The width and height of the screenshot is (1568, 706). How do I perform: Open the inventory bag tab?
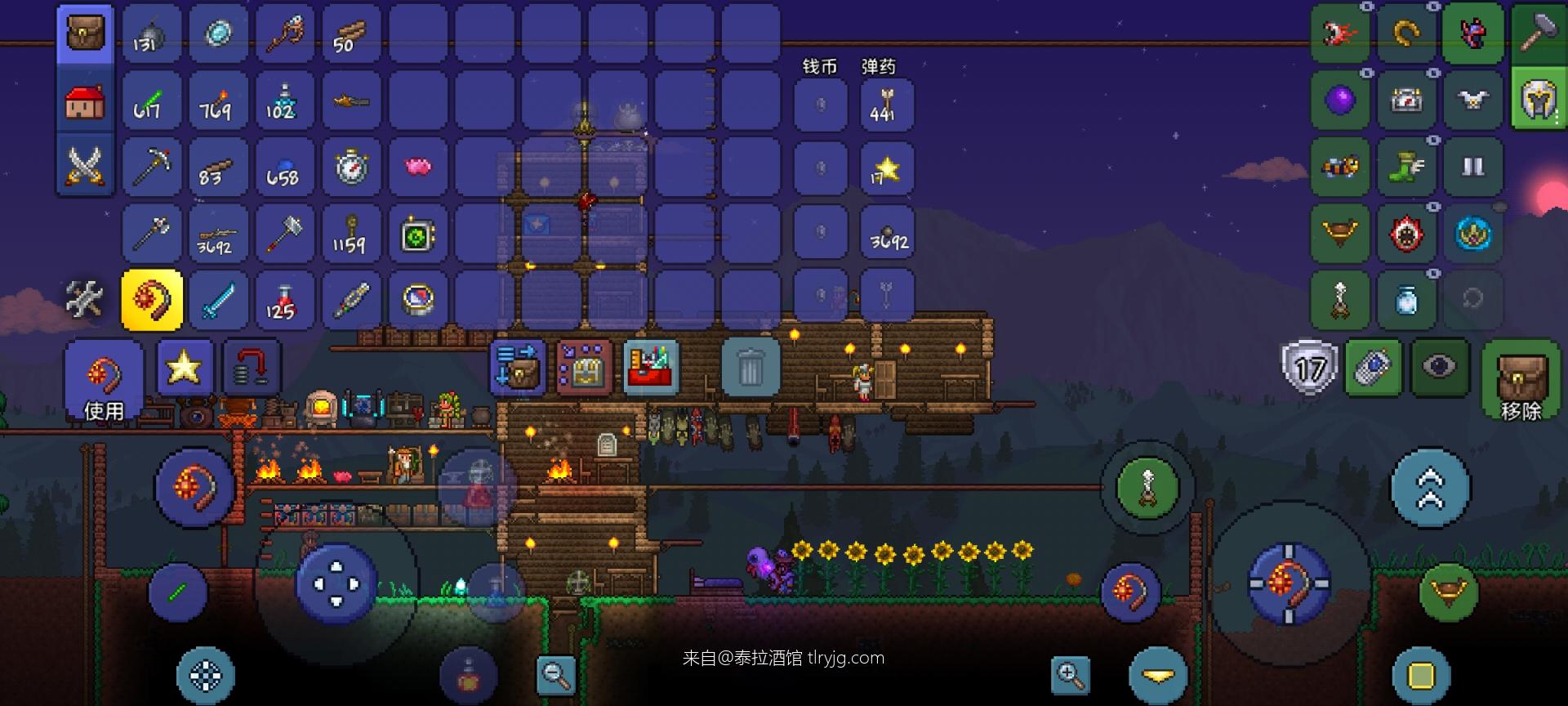(x=85, y=34)
